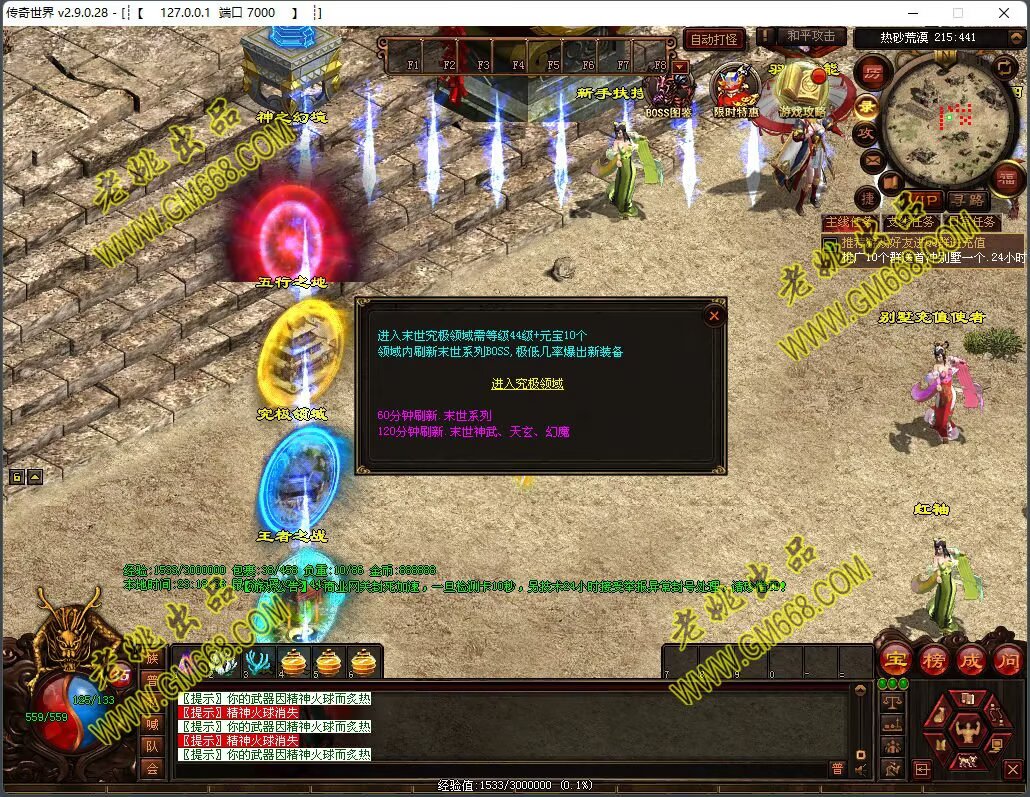
Task: Activate the 寻路 pathfinding button
Action: point(967,201)
